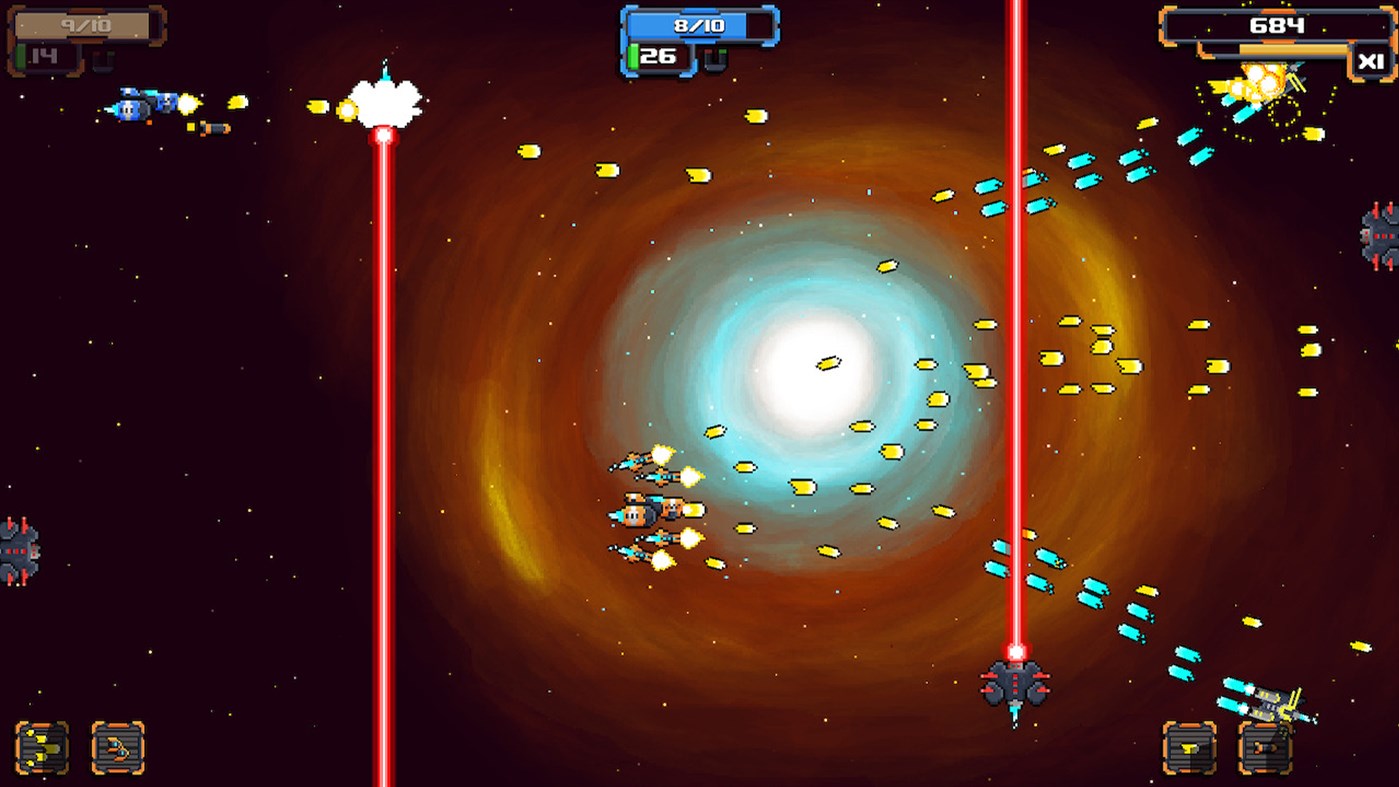Click the weapon-part crate icon bottom right

1190,748
